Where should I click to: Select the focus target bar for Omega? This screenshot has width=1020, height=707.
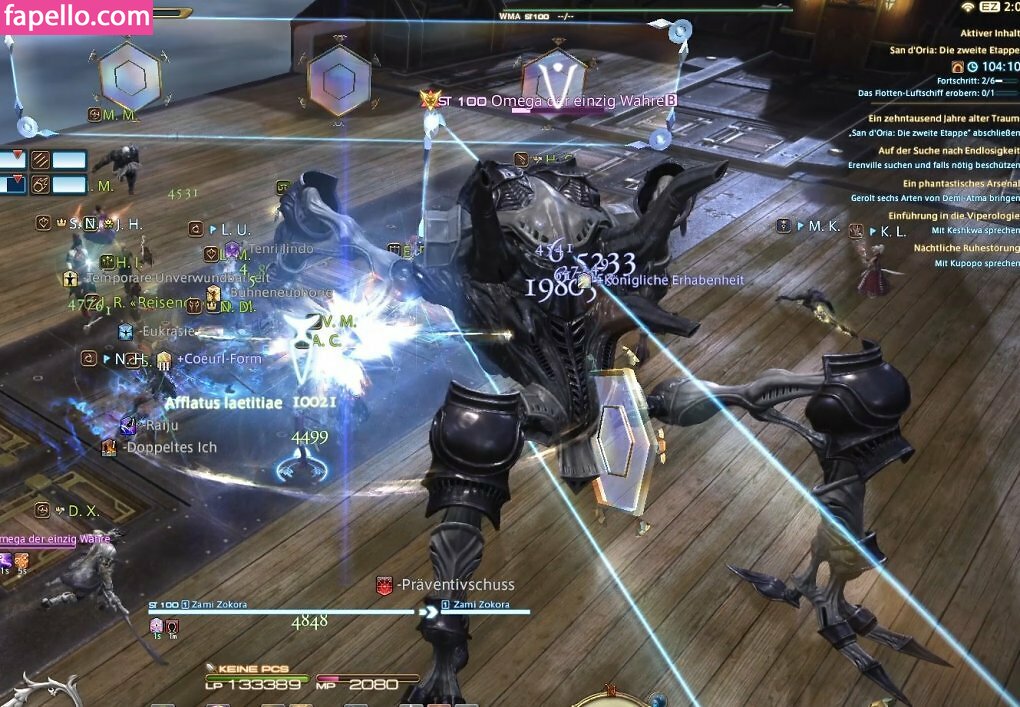pyautogui.click(x=55, y=540)
